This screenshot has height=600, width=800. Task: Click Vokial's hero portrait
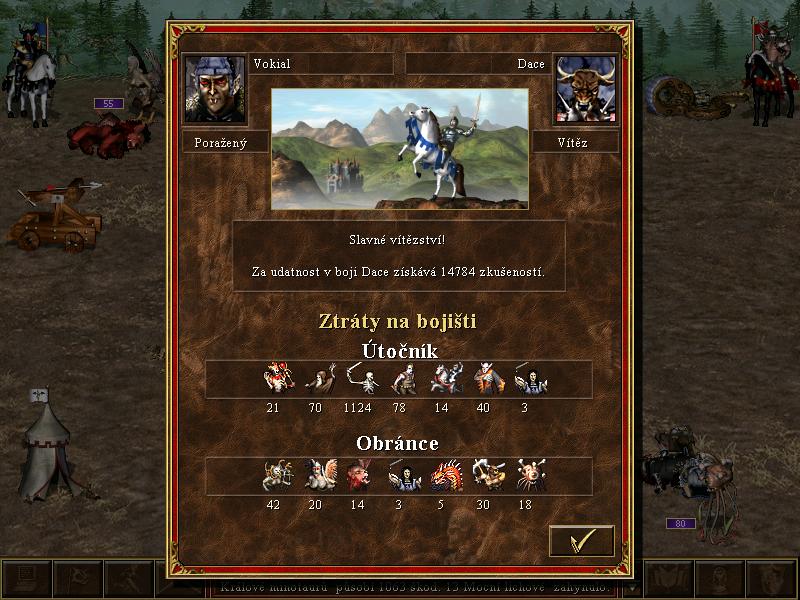[x=214, y=89]
